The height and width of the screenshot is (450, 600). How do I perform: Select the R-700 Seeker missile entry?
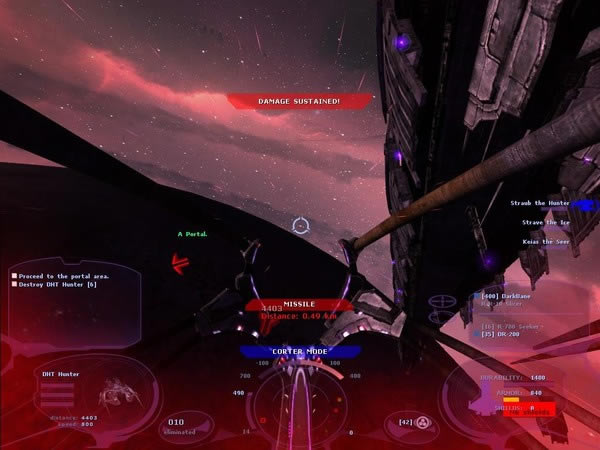(x=514, y=325)
